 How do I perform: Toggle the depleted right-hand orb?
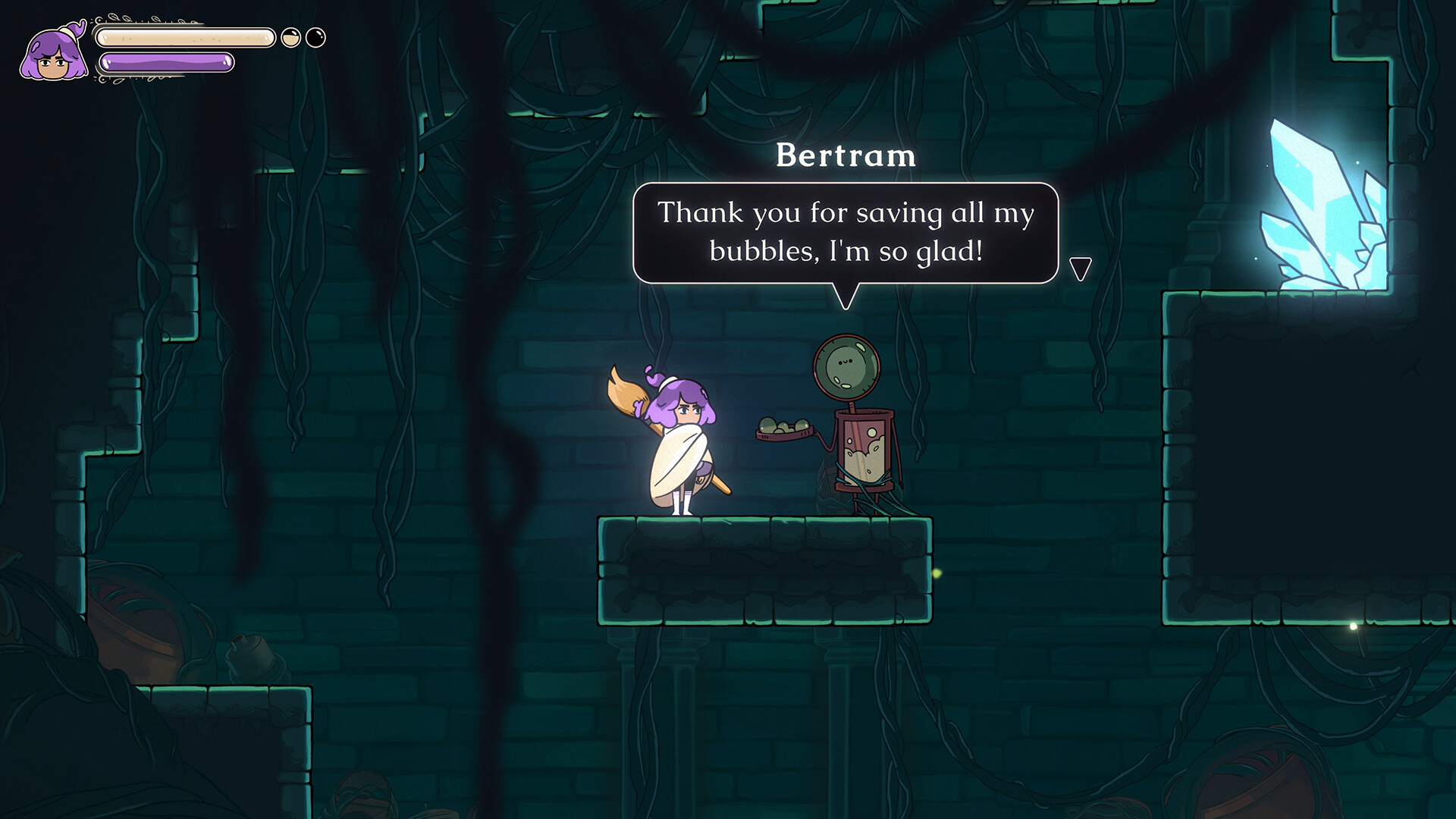click(315, 36)
